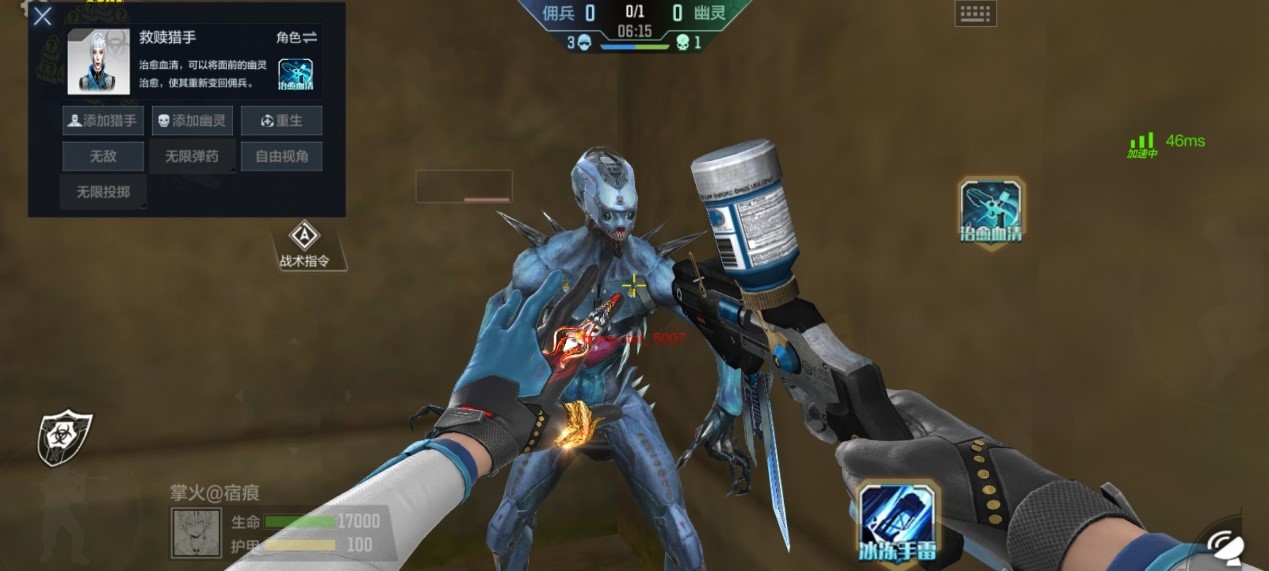Add a ghost with 添加幽灵
The image size is (1269, 571).
click(x=192, y=121)
